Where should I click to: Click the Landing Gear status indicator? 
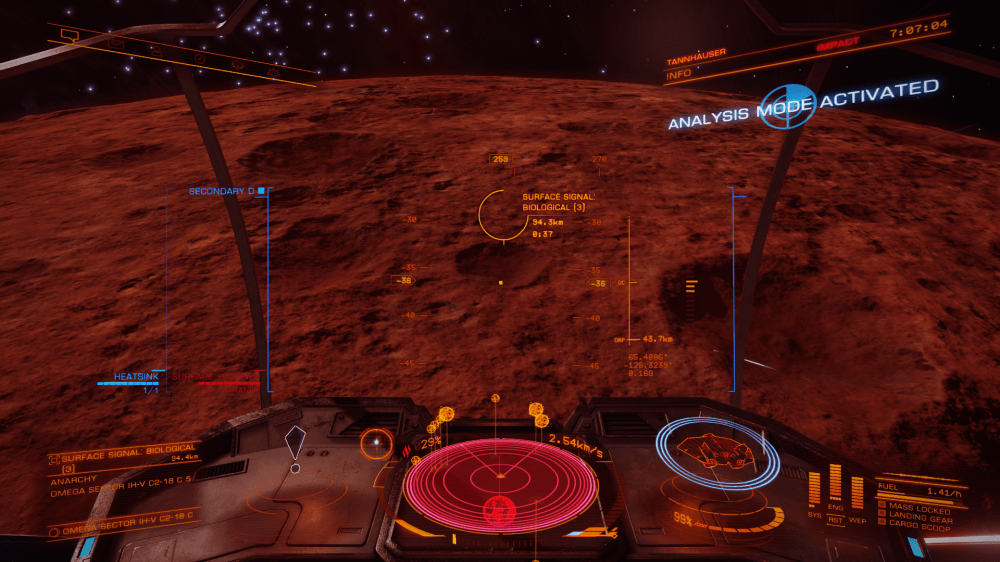click(918, 516)
